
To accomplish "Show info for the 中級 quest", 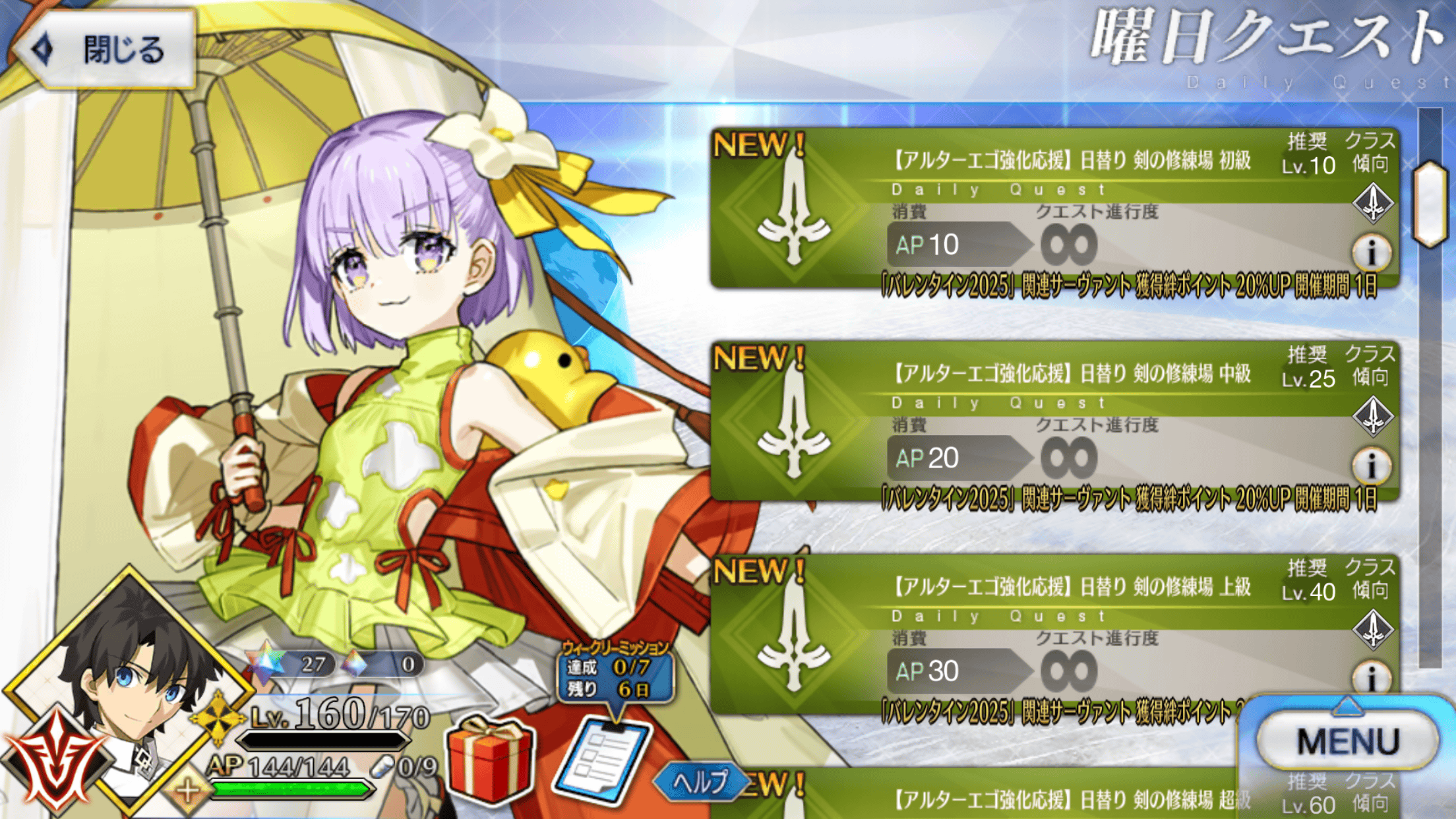I will click(1372, 466).
